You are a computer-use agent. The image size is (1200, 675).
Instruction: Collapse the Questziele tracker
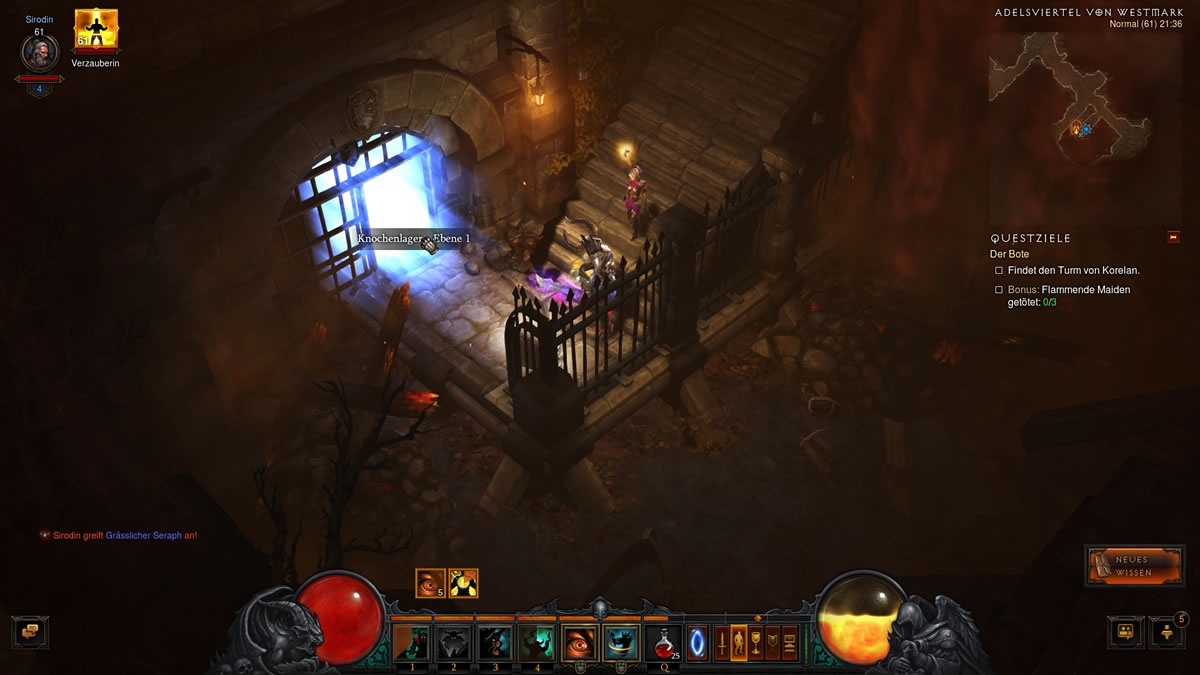pos(1173,237)
